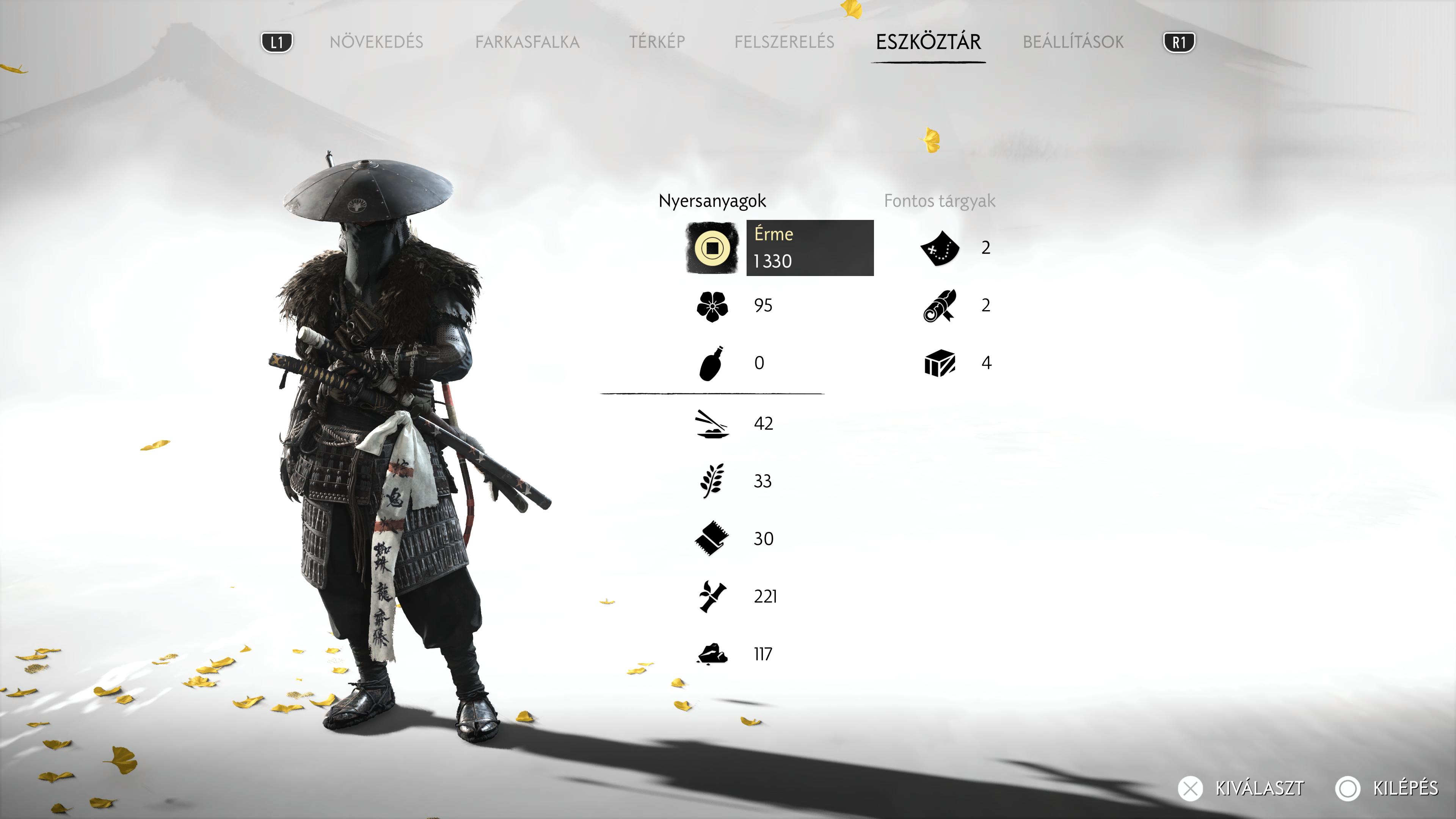Open the Farkasfalka tab
Viewport: 1456px width, 819px height.
(x=527, y=42)
